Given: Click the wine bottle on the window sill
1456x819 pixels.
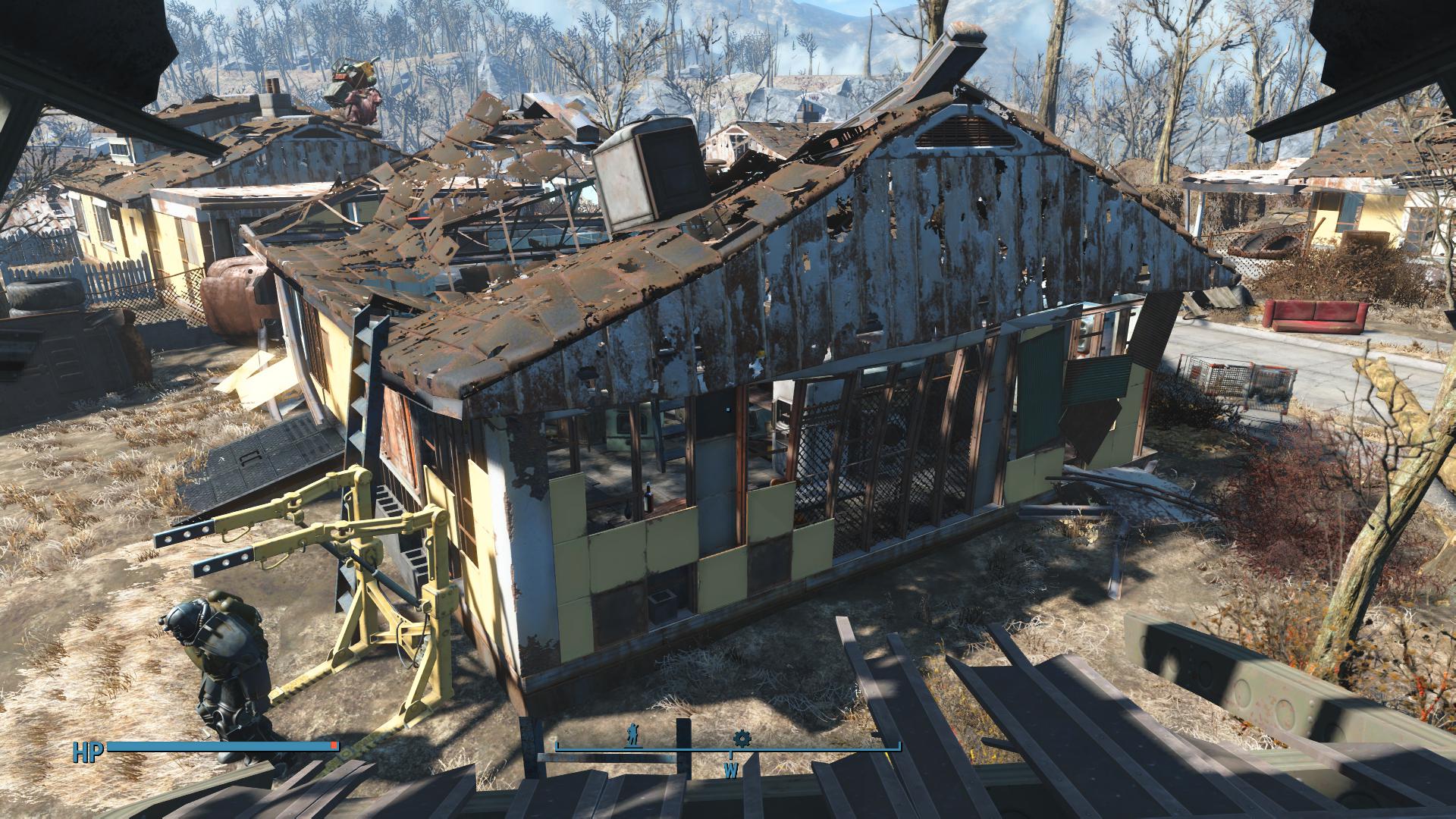Looking at the screenshot, I should [648, 498].
